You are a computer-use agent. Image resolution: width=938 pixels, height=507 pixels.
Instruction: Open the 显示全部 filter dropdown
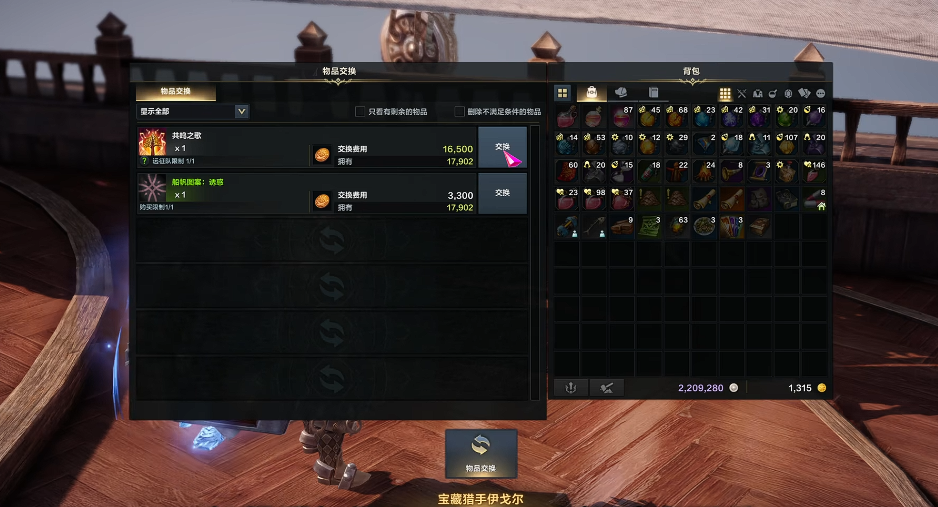(x=242, y=112)
